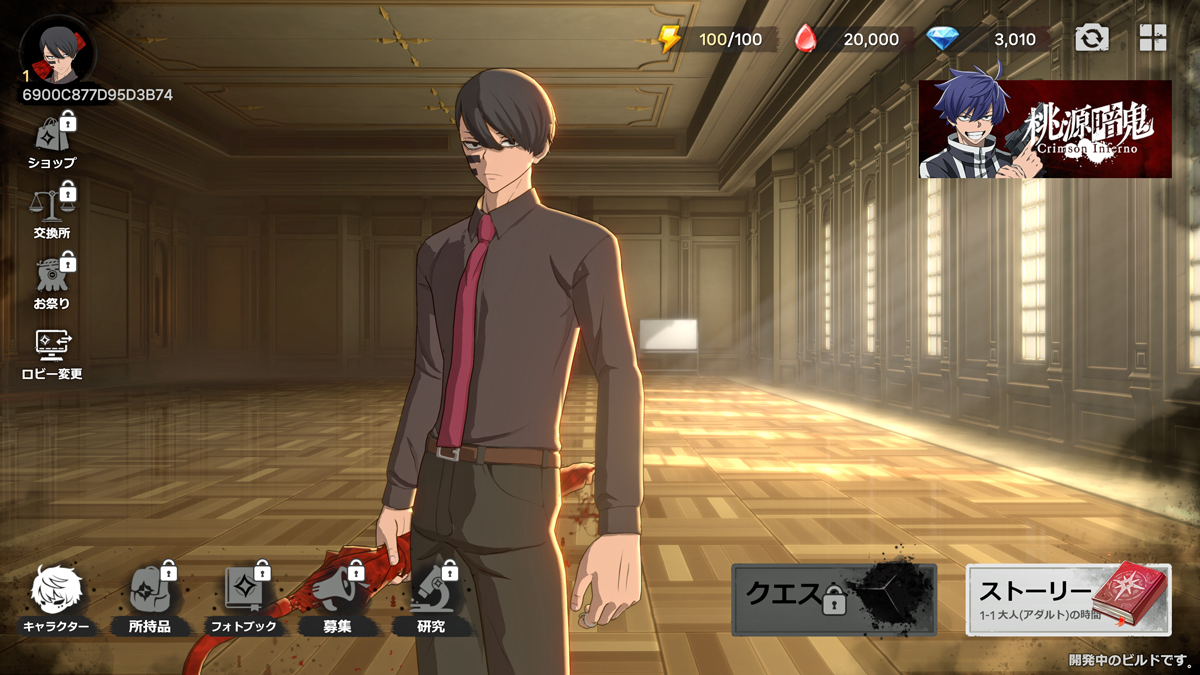Click ロビー変更 to change the lobby
Image resolution: width=1200 pixels, height=675 pixels.
coord(53,352)
